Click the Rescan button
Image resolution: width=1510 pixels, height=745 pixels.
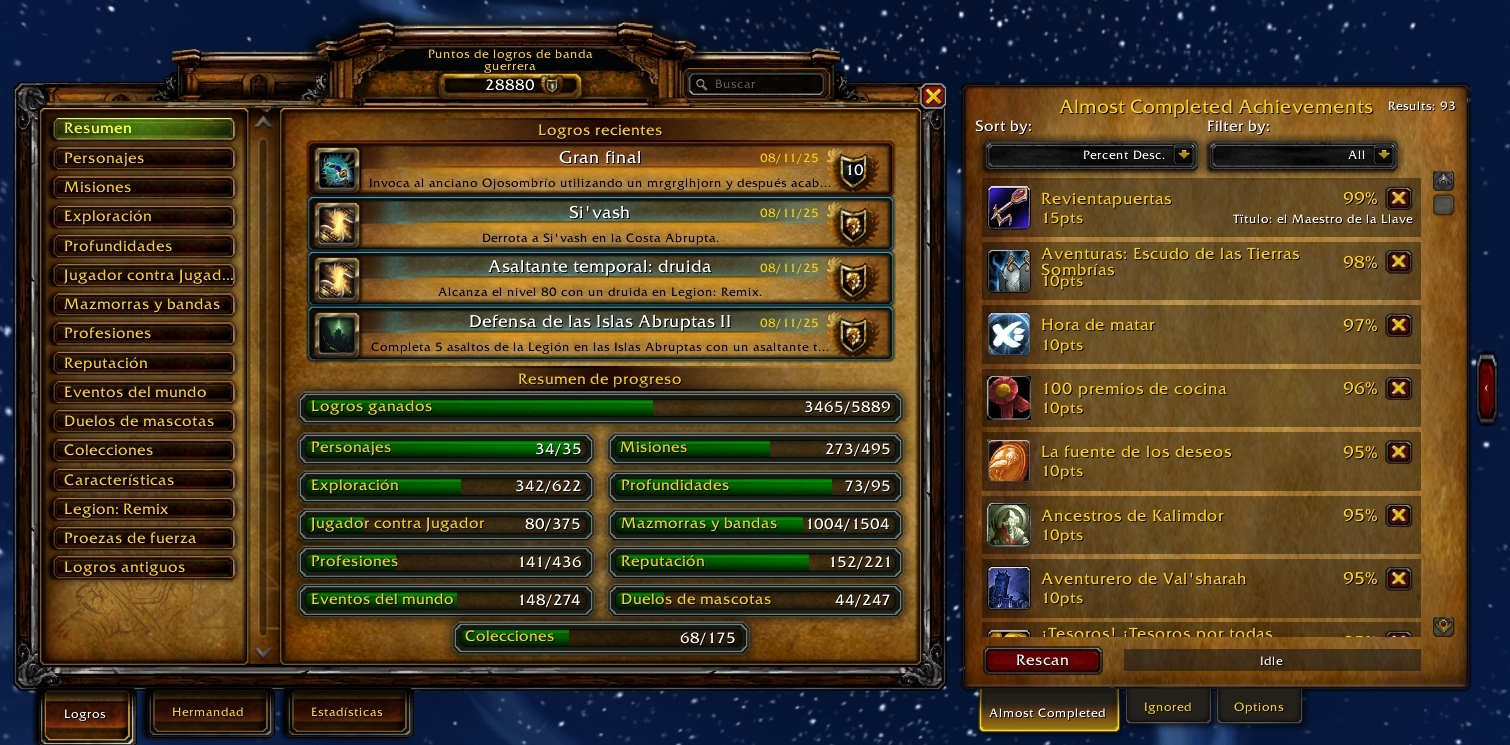[x=1042, y=660]
